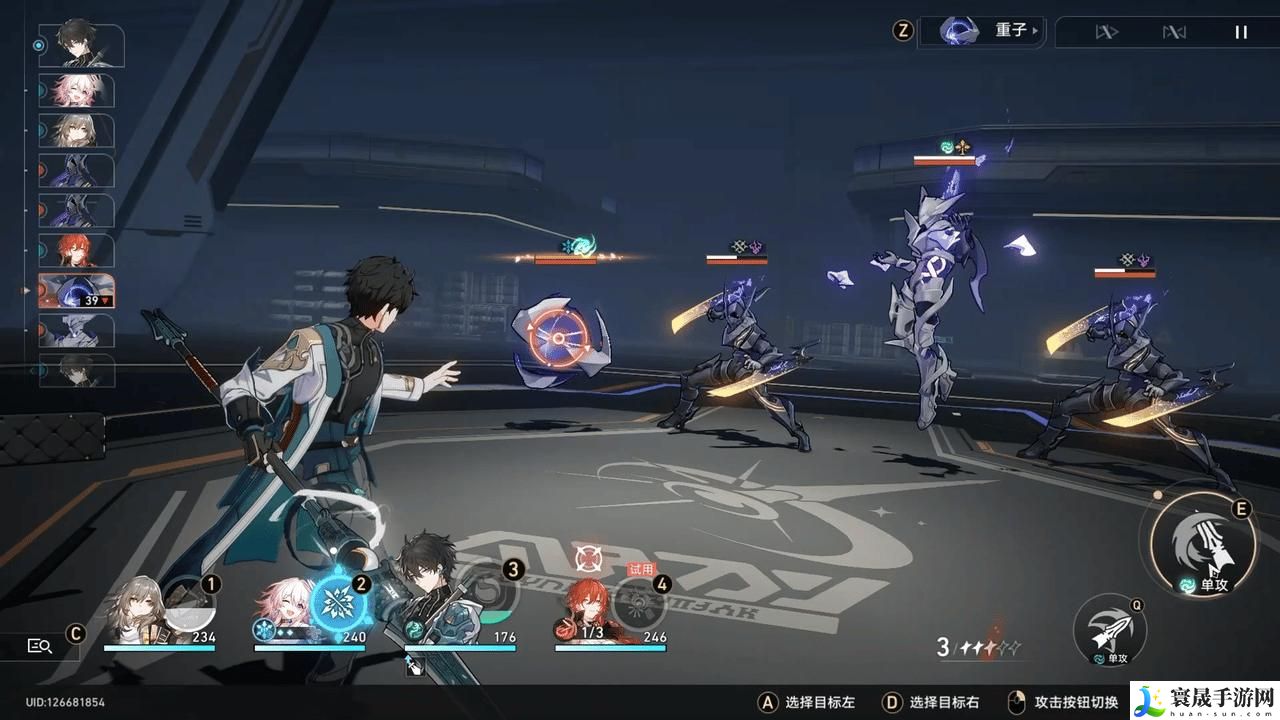Click the 3-star skill point gauge

(980, 645)
